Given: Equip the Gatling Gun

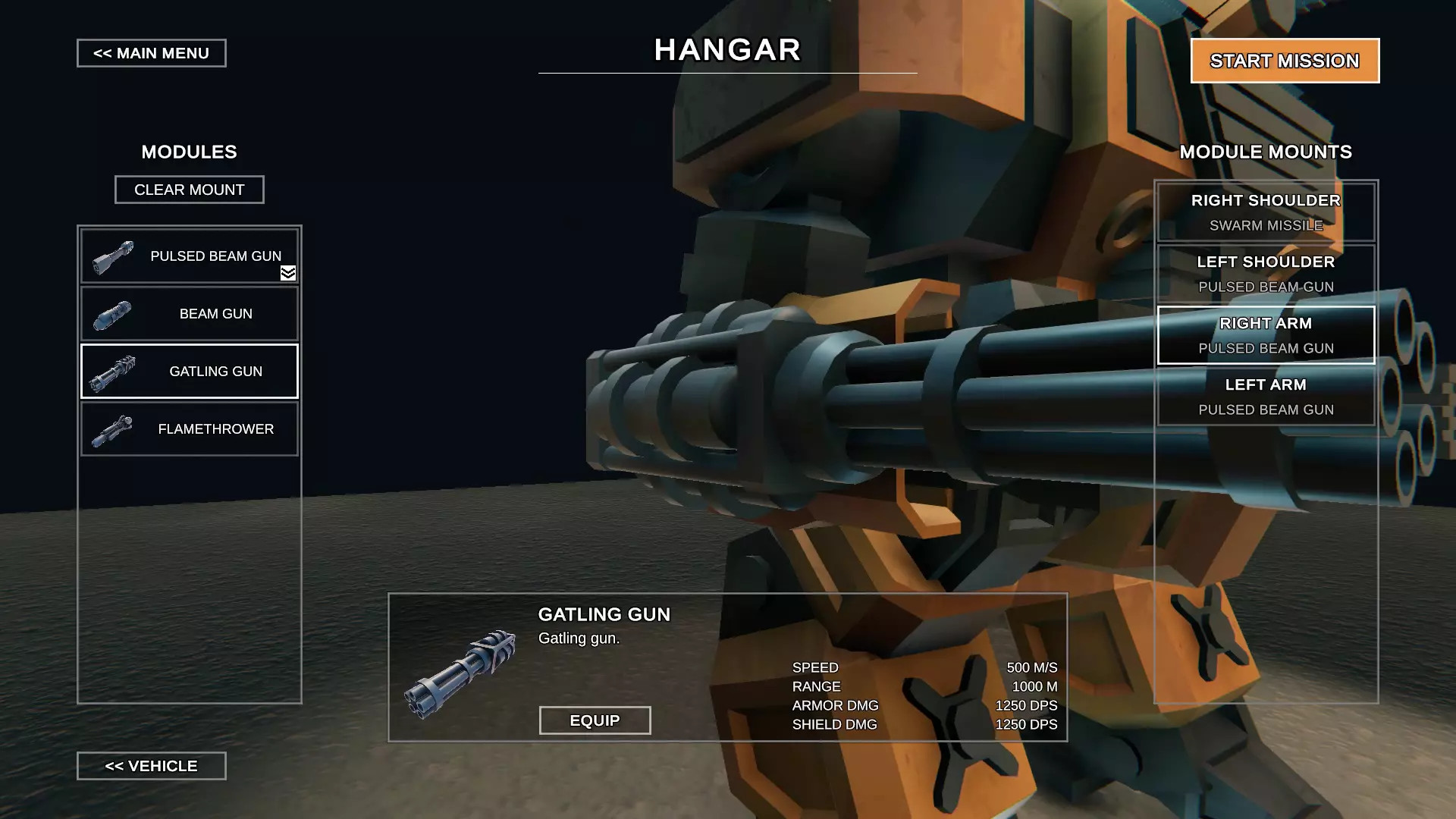Looking at the screenshot, I should [595, 720].
